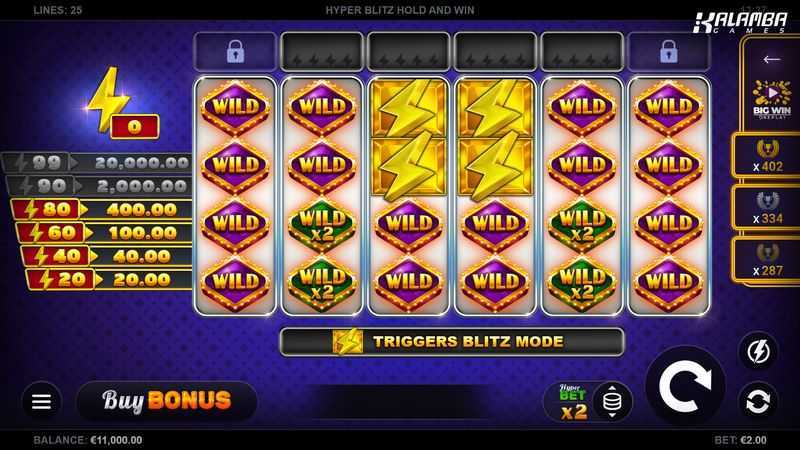Open the hamburger menu
The height and width of the screenshot is (450, 800).
pos(41,401)
